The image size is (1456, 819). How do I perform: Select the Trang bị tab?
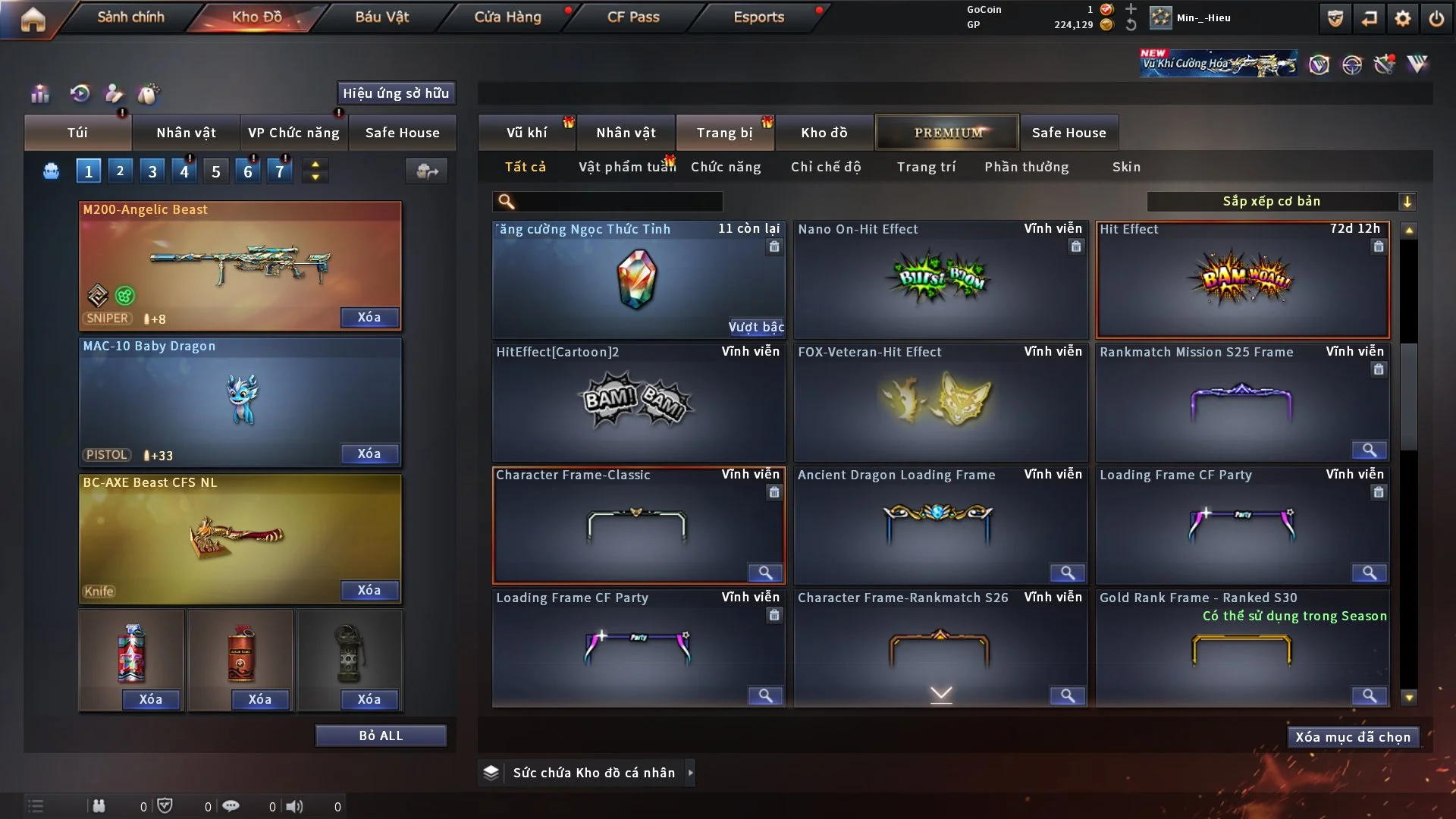click(724, 133)
